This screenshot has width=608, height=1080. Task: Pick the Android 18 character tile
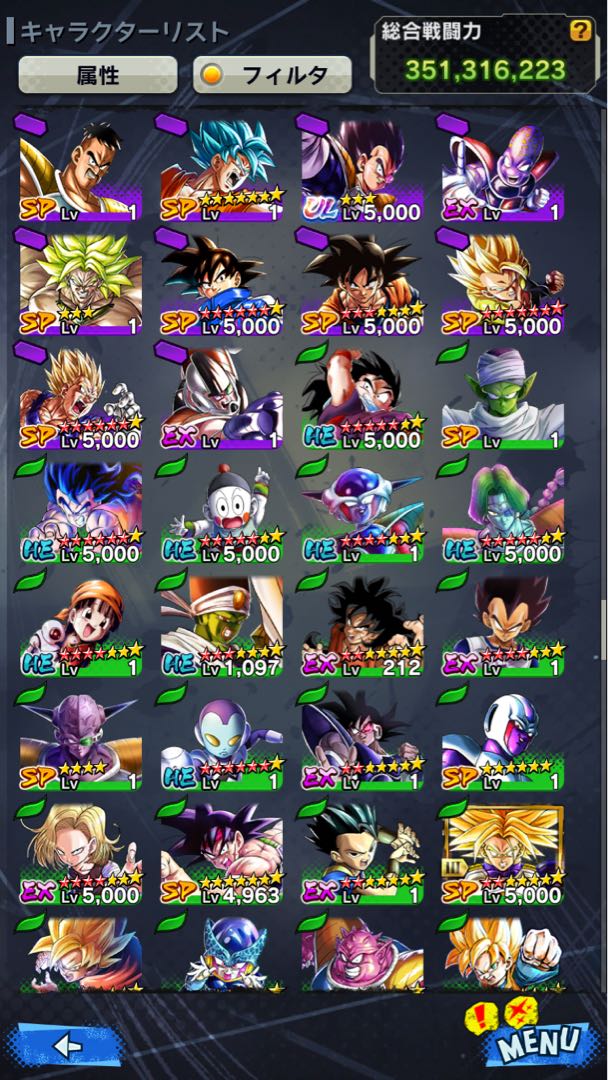click(80, 853)
